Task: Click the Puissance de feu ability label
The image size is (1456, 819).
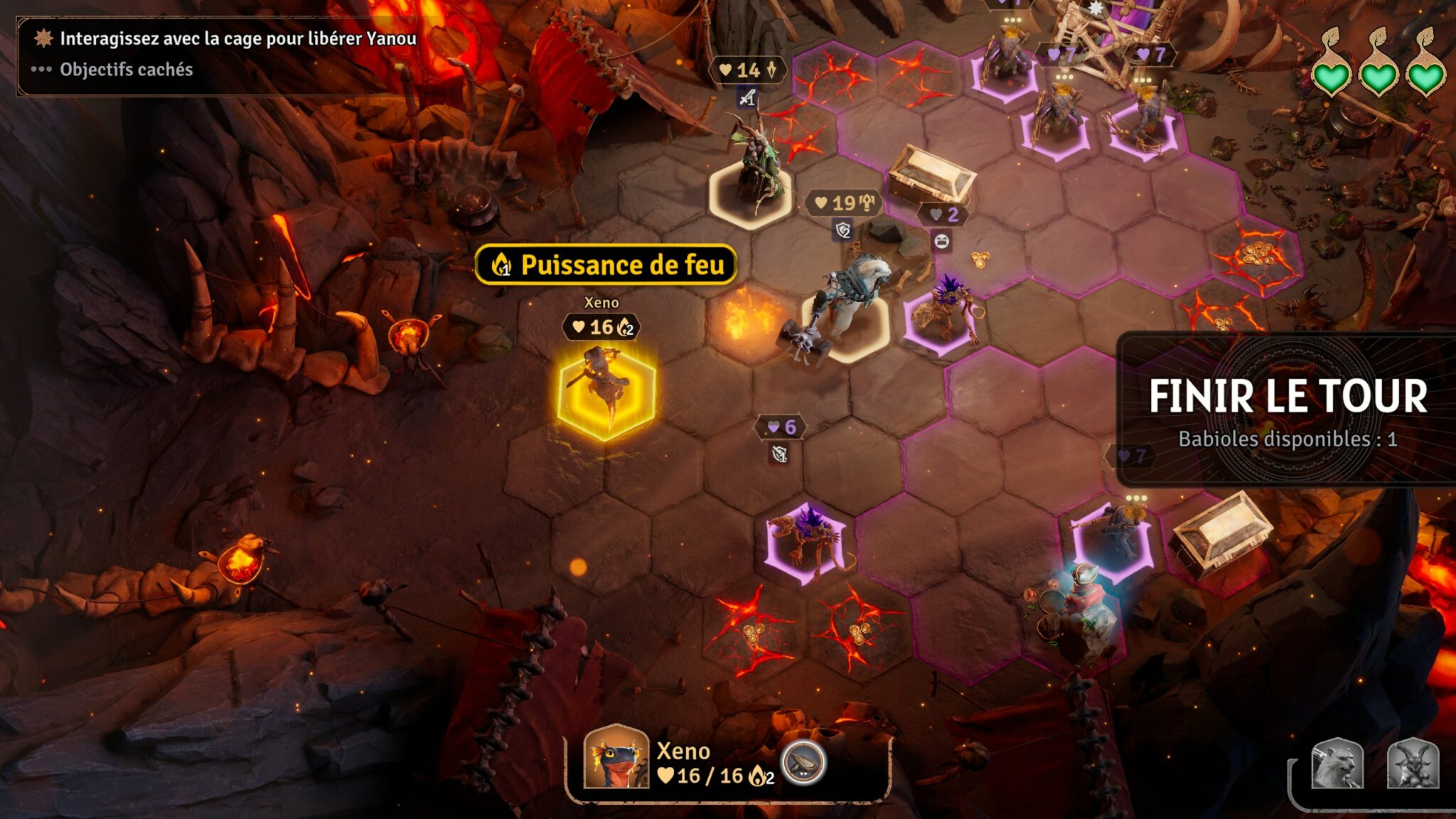Action: tap(606, 265)
